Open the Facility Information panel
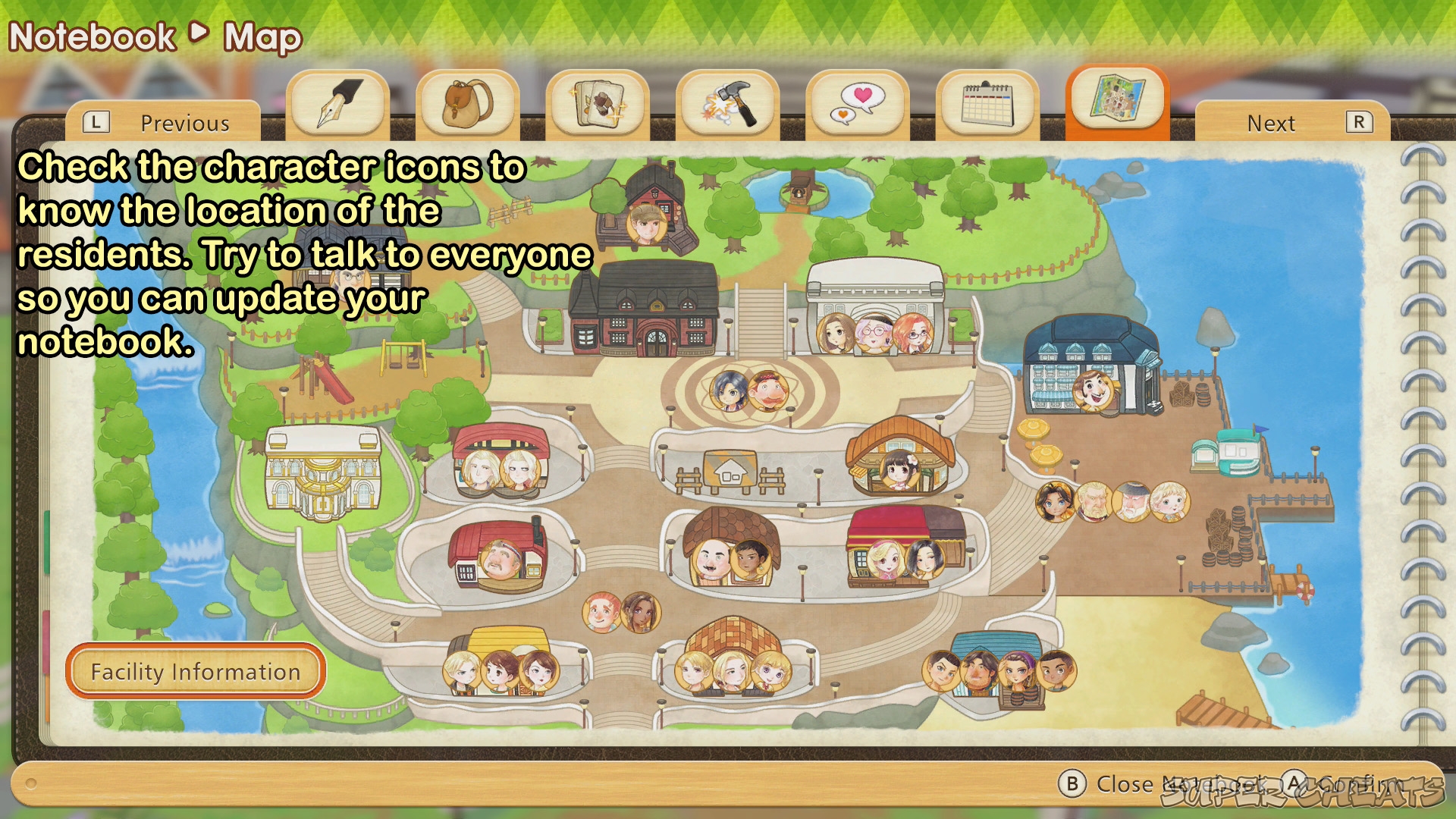 [x=196, y=671]
